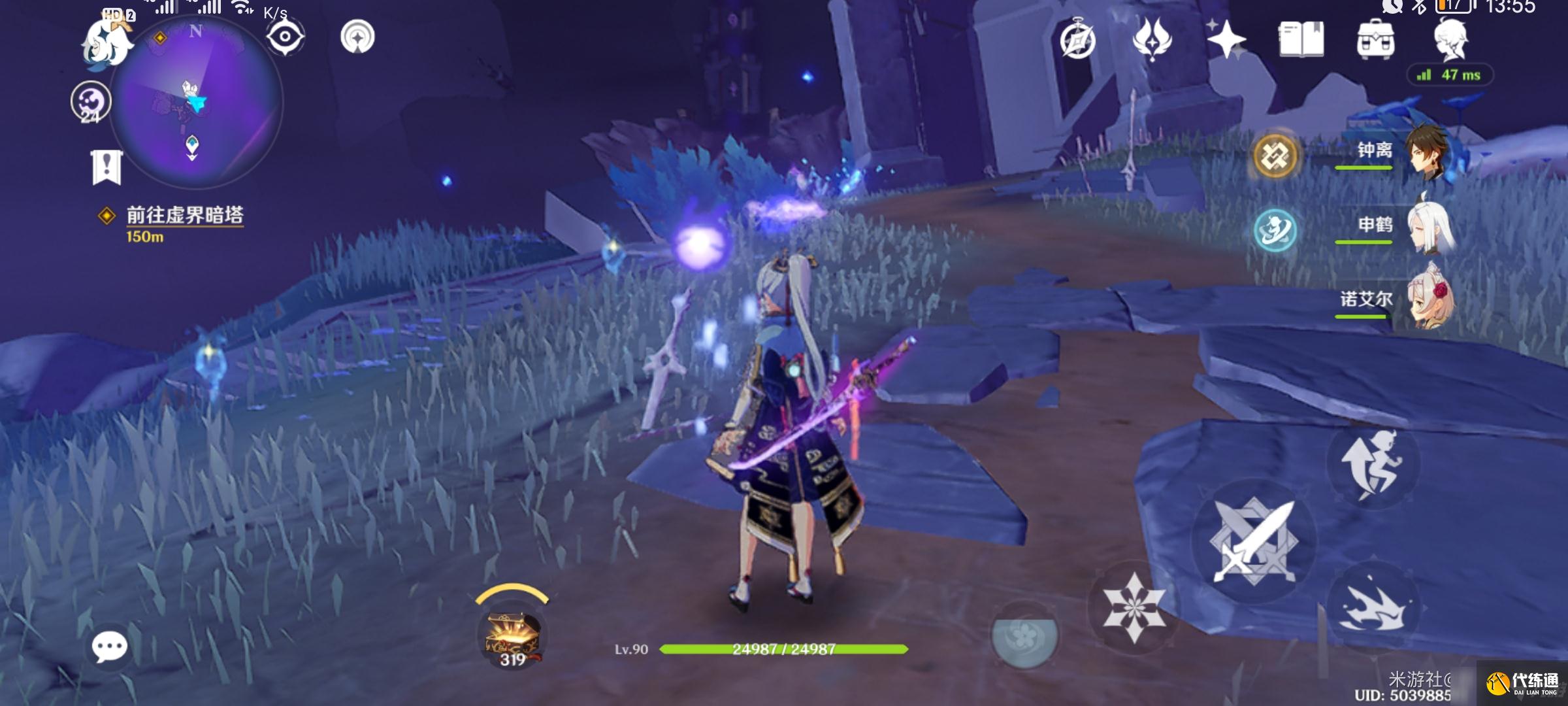1568x706 pixels.
Task: Open the quest log exclamation banner
Action: click(106, 167)
